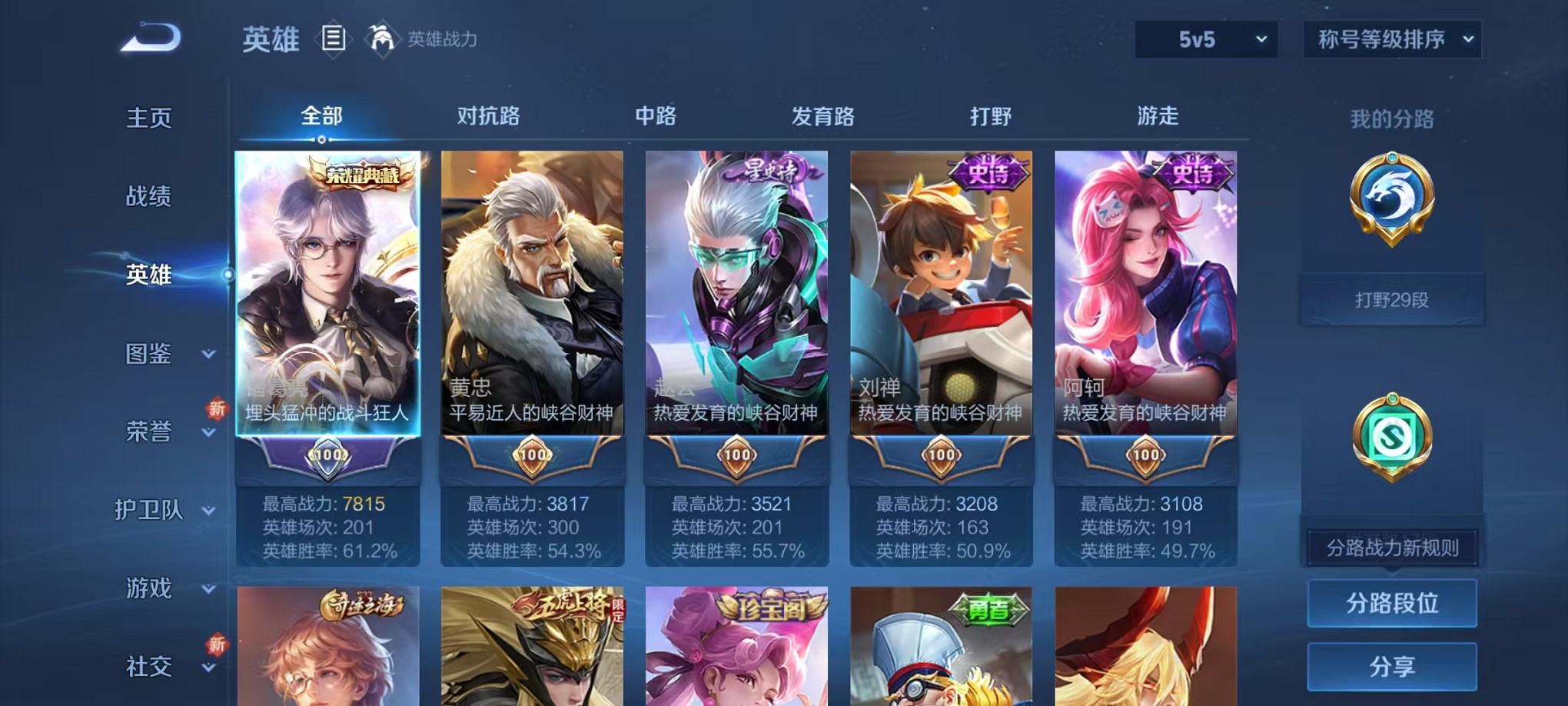
Task: Click the 英雄战力 icon in the header
Action: click(384, 36)
